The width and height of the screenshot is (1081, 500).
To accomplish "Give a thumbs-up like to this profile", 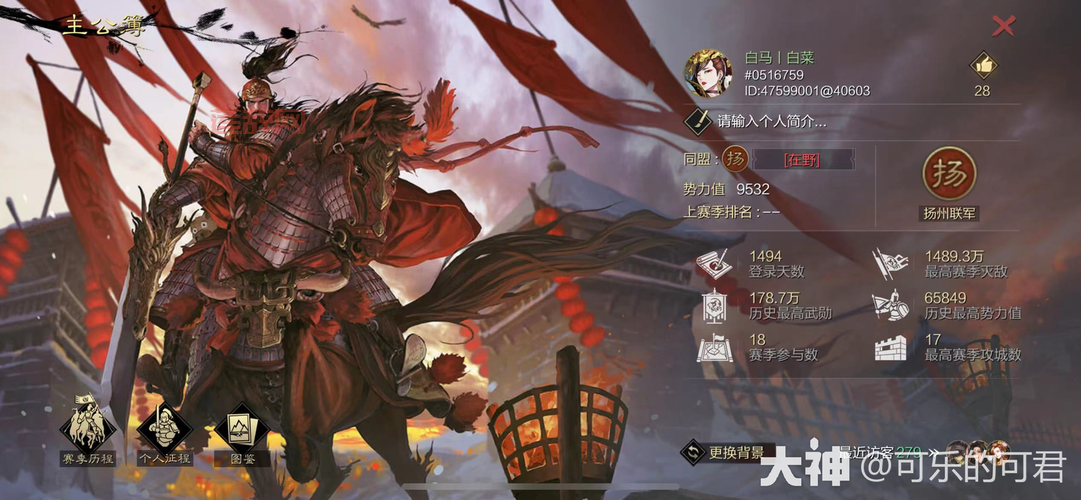I will 982,66.
